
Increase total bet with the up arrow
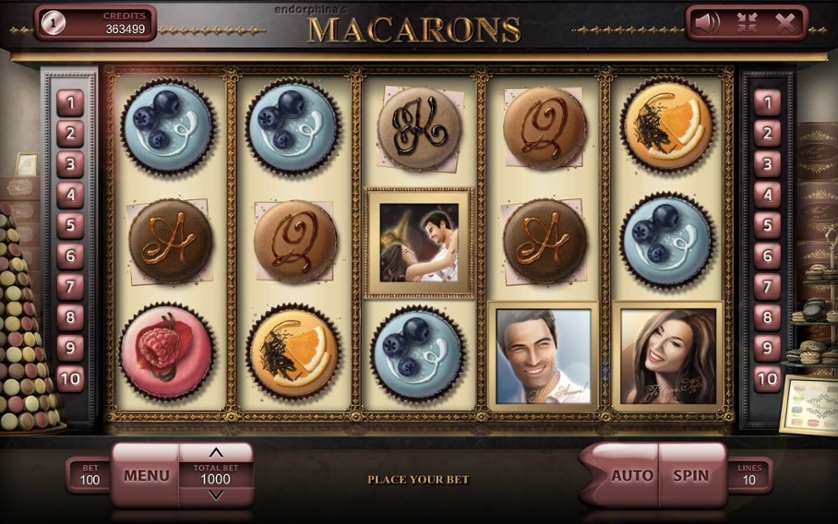[216, 452]
